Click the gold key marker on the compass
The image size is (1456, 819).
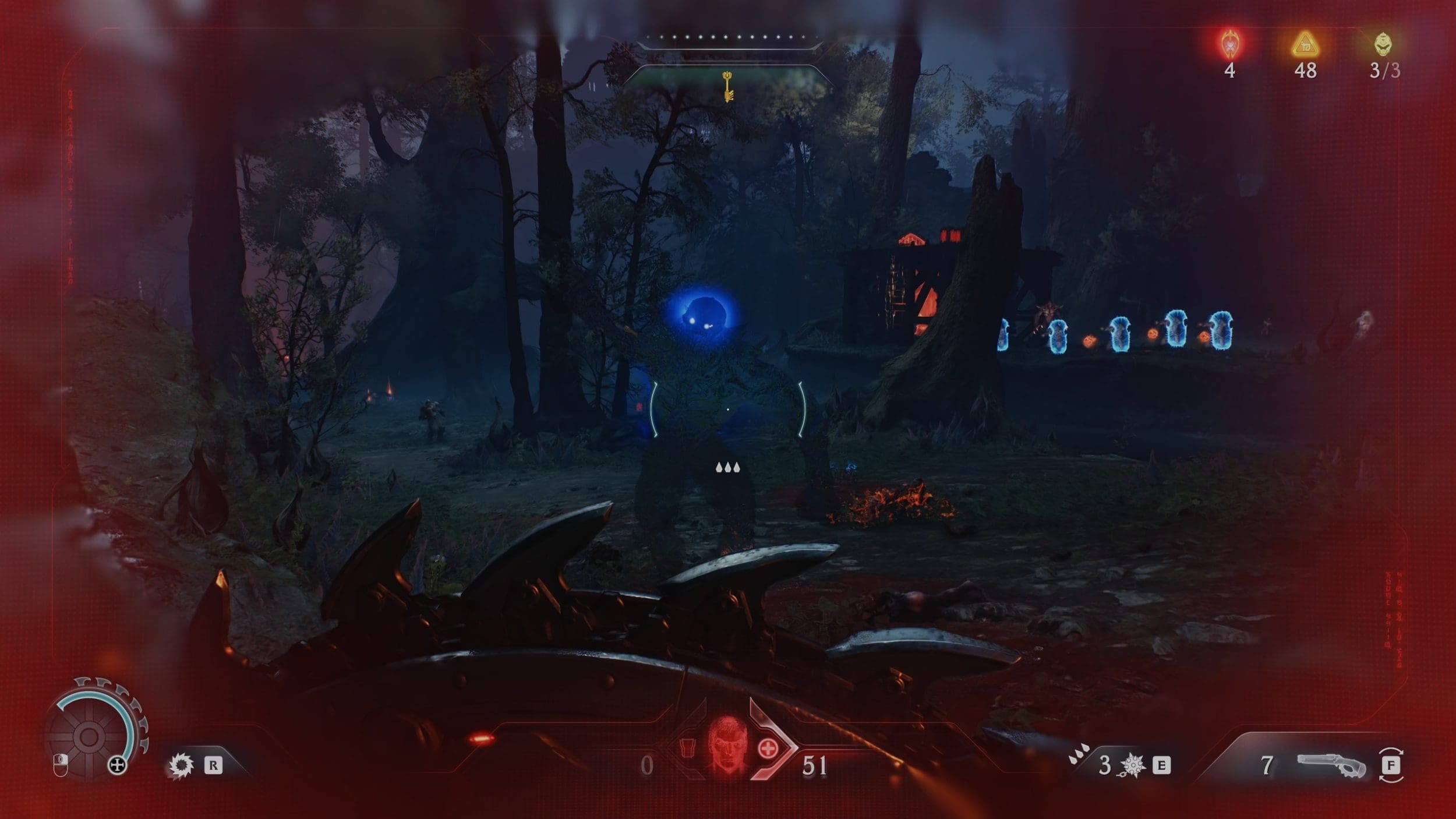click(x=727, y=86)
